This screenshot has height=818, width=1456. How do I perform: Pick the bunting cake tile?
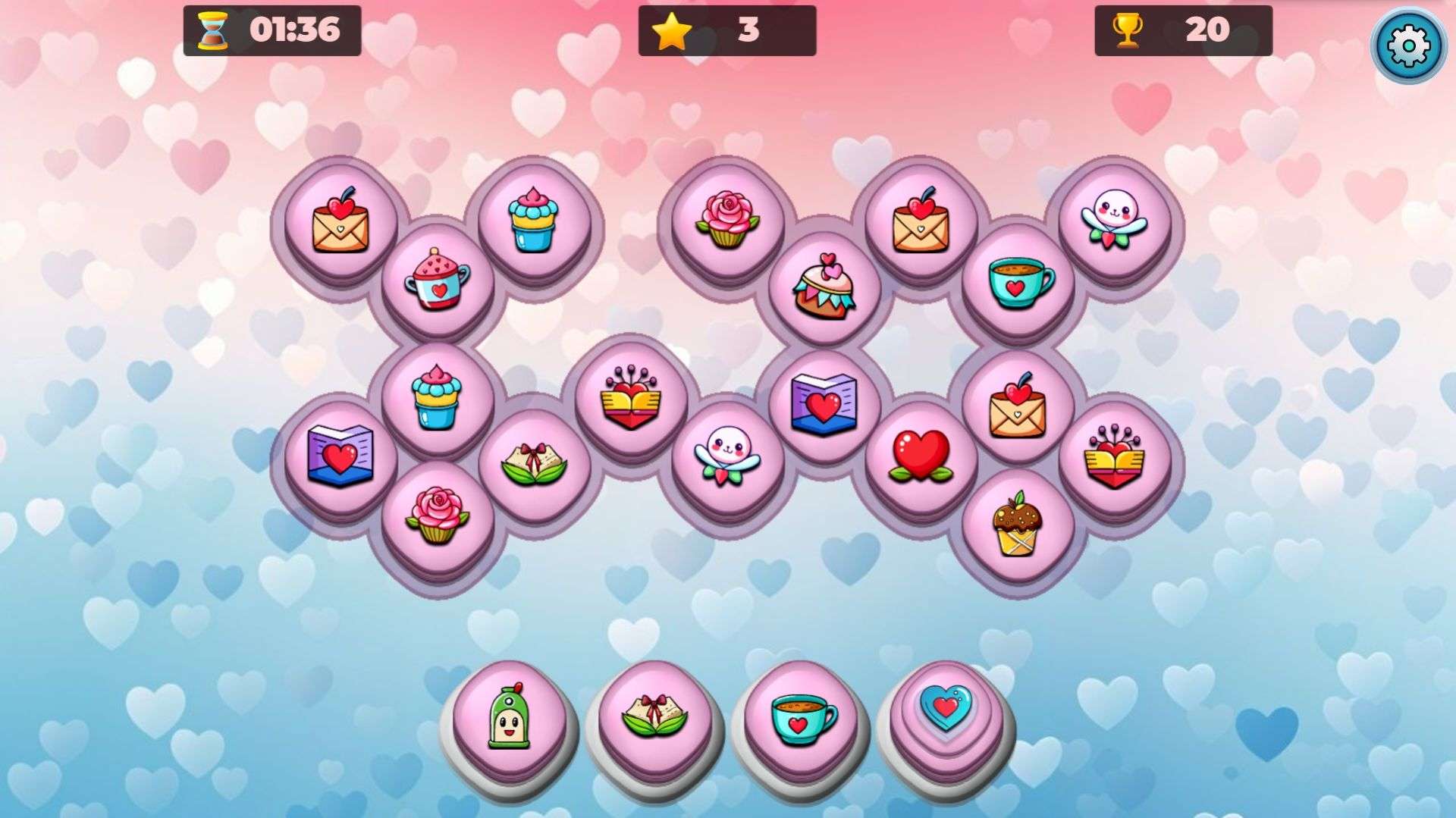(824, 287)
